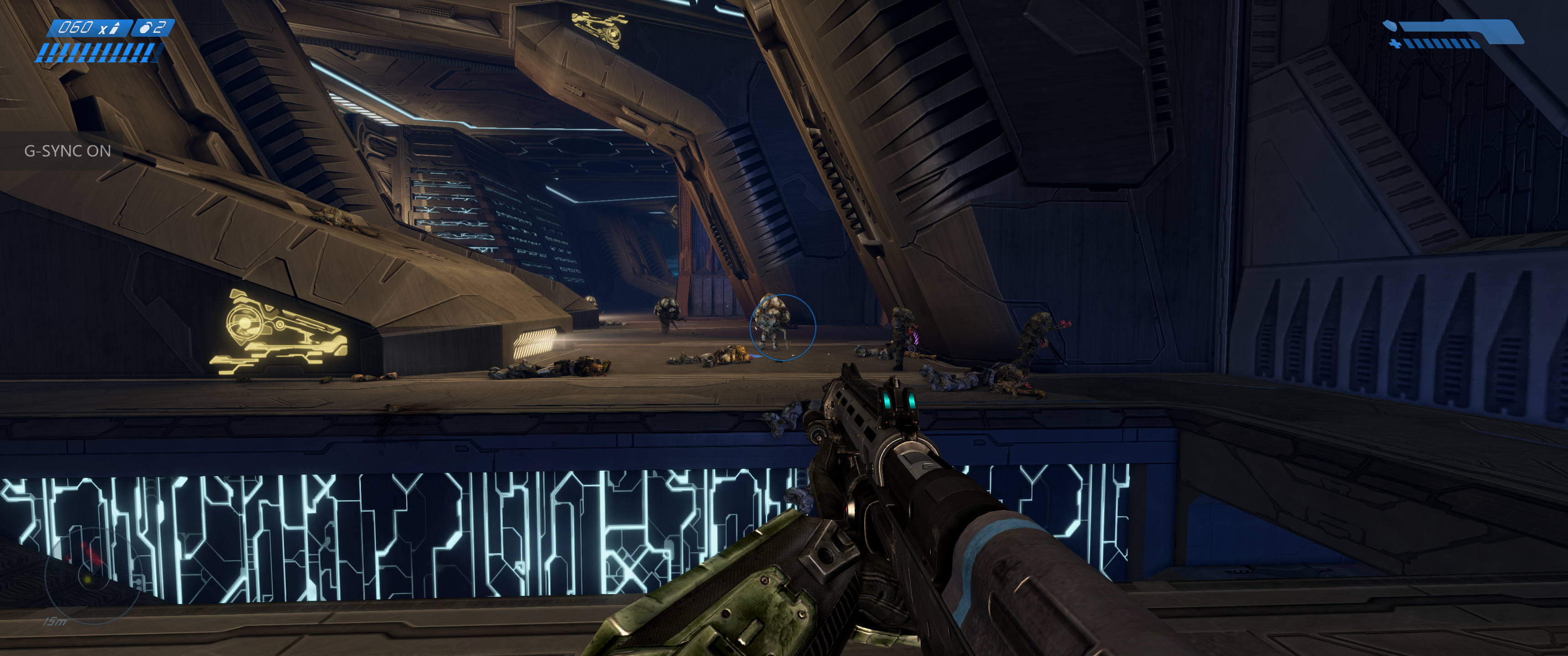1568x656 pixels.
Task: Click the G-SYNC ON overlay notification
Action: pos(67,151)
